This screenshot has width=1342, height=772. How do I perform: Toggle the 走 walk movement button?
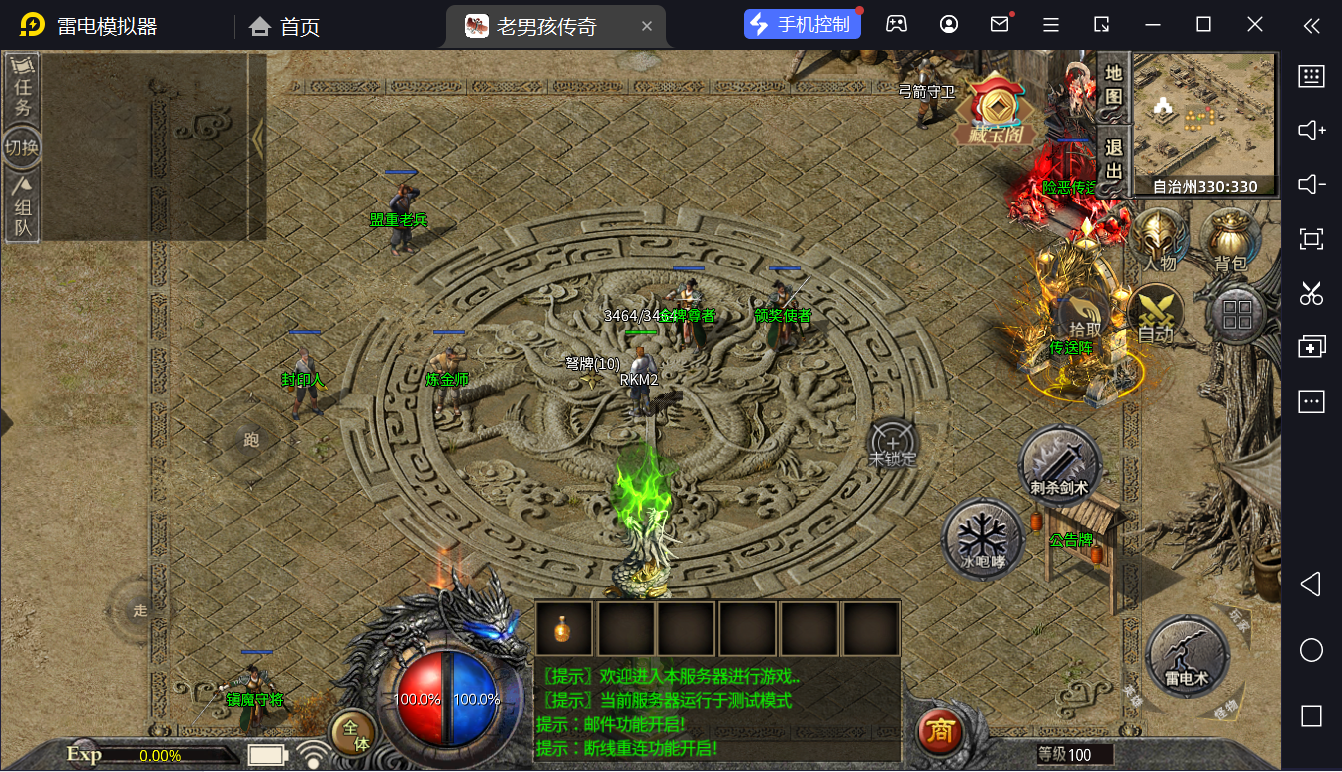(x=140, y=610)
